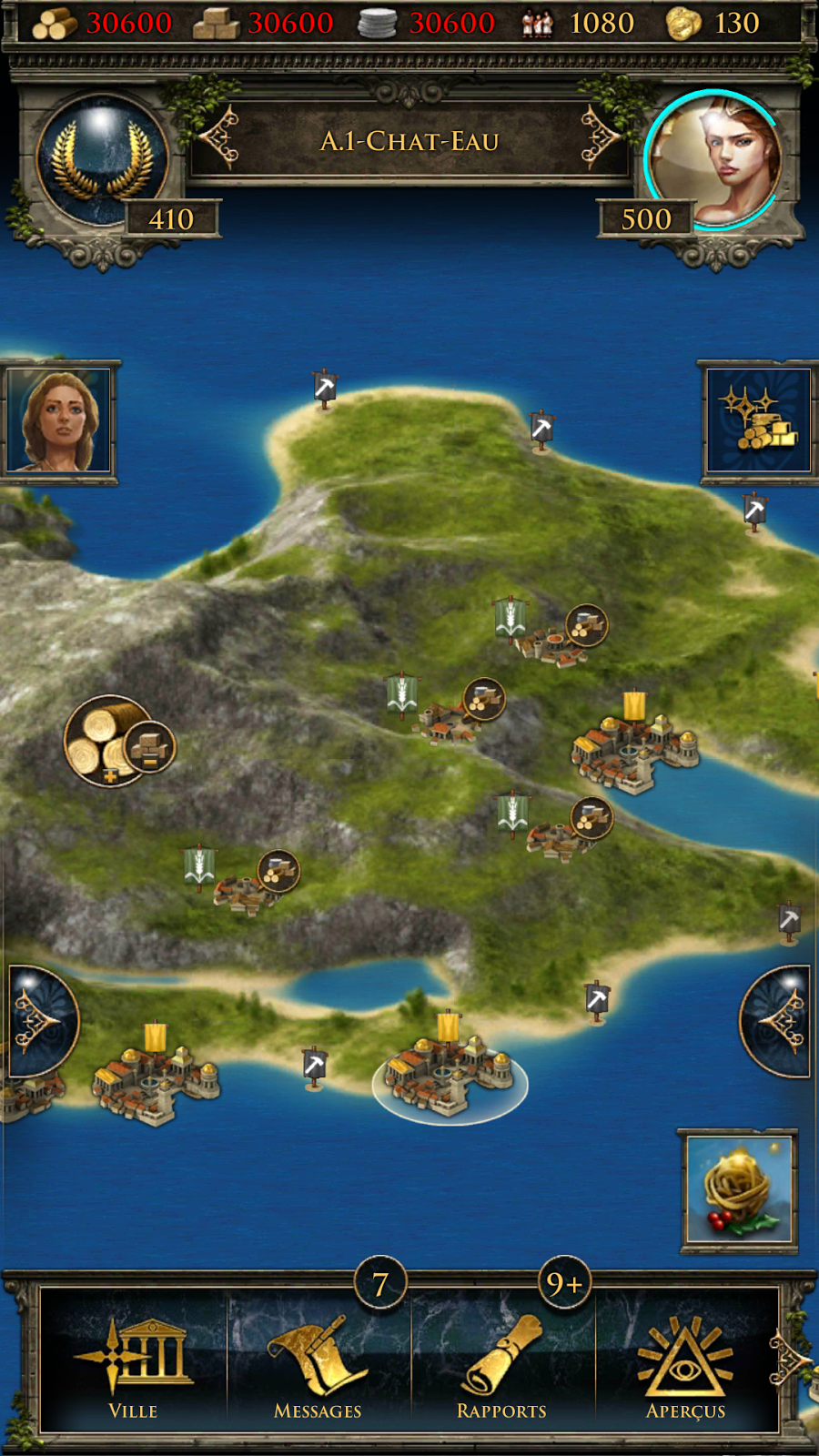Open the left edge ornate arrow panel
Viewport: 819px width, 1456px height.
click(x=38, y=1021)
